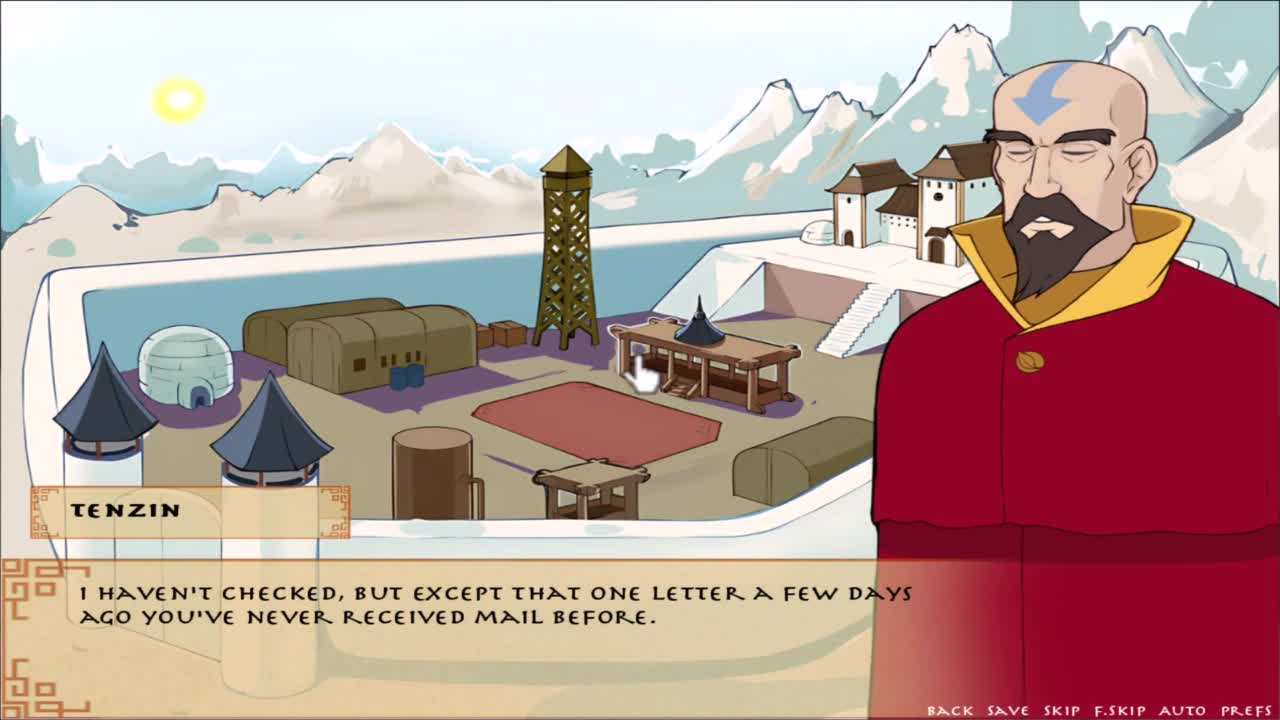
Task: Select F.Skip to fast skip
Action: point(1119,710)
